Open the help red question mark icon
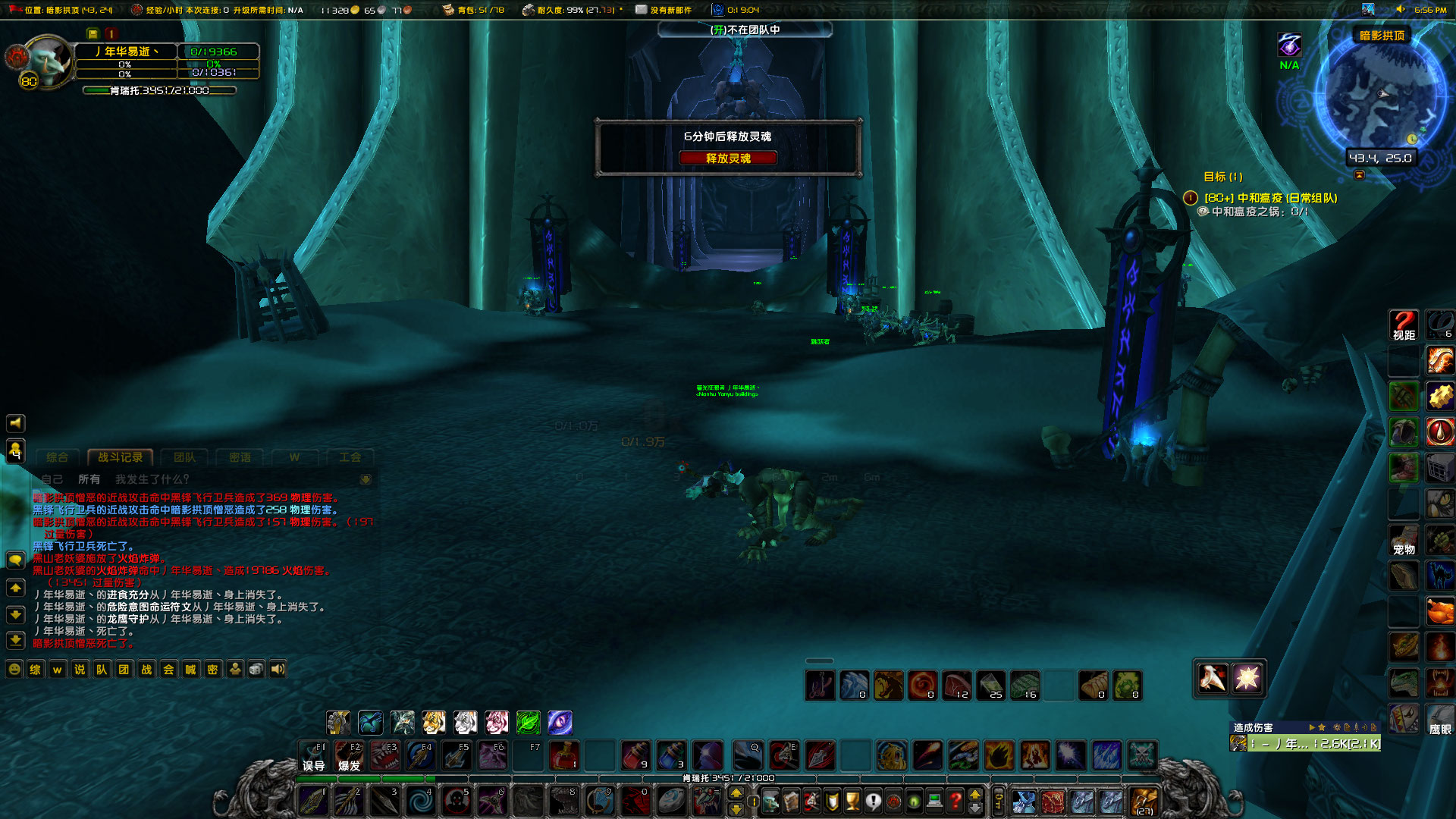This screenshot has height=819, width=1456. 955,800
